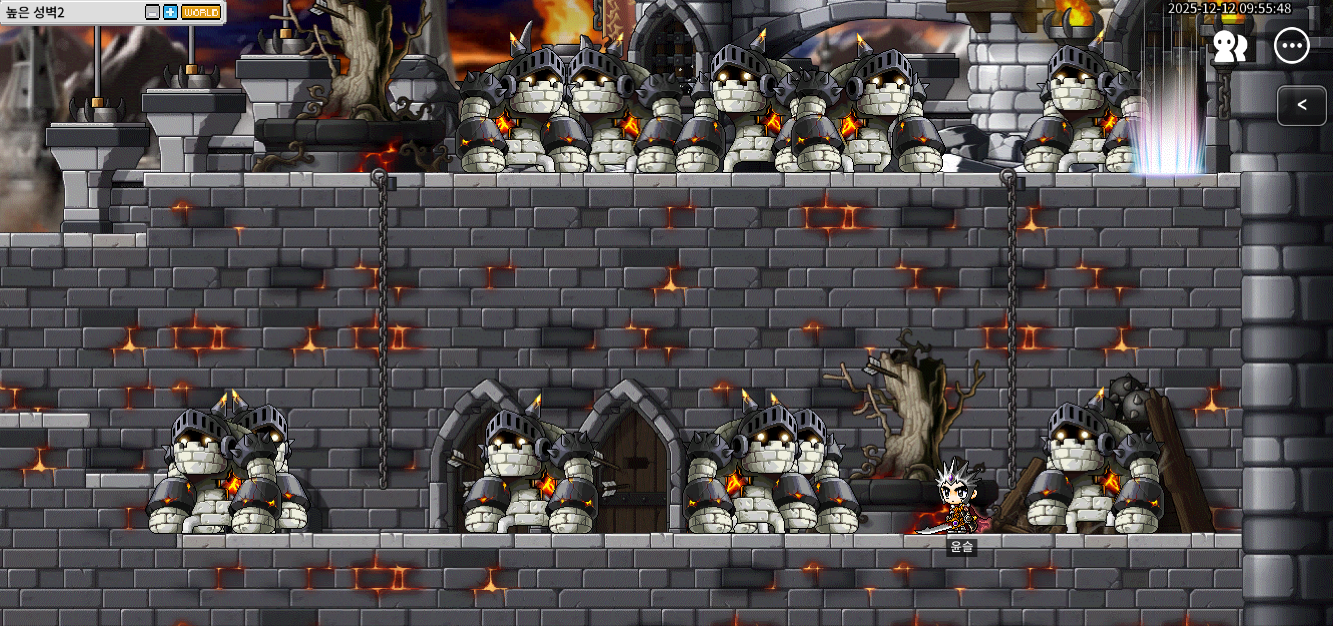Expand the minimap with the blue plus button
The height and width of the screenshot is (626, 1333).
[x=170, y=12]
